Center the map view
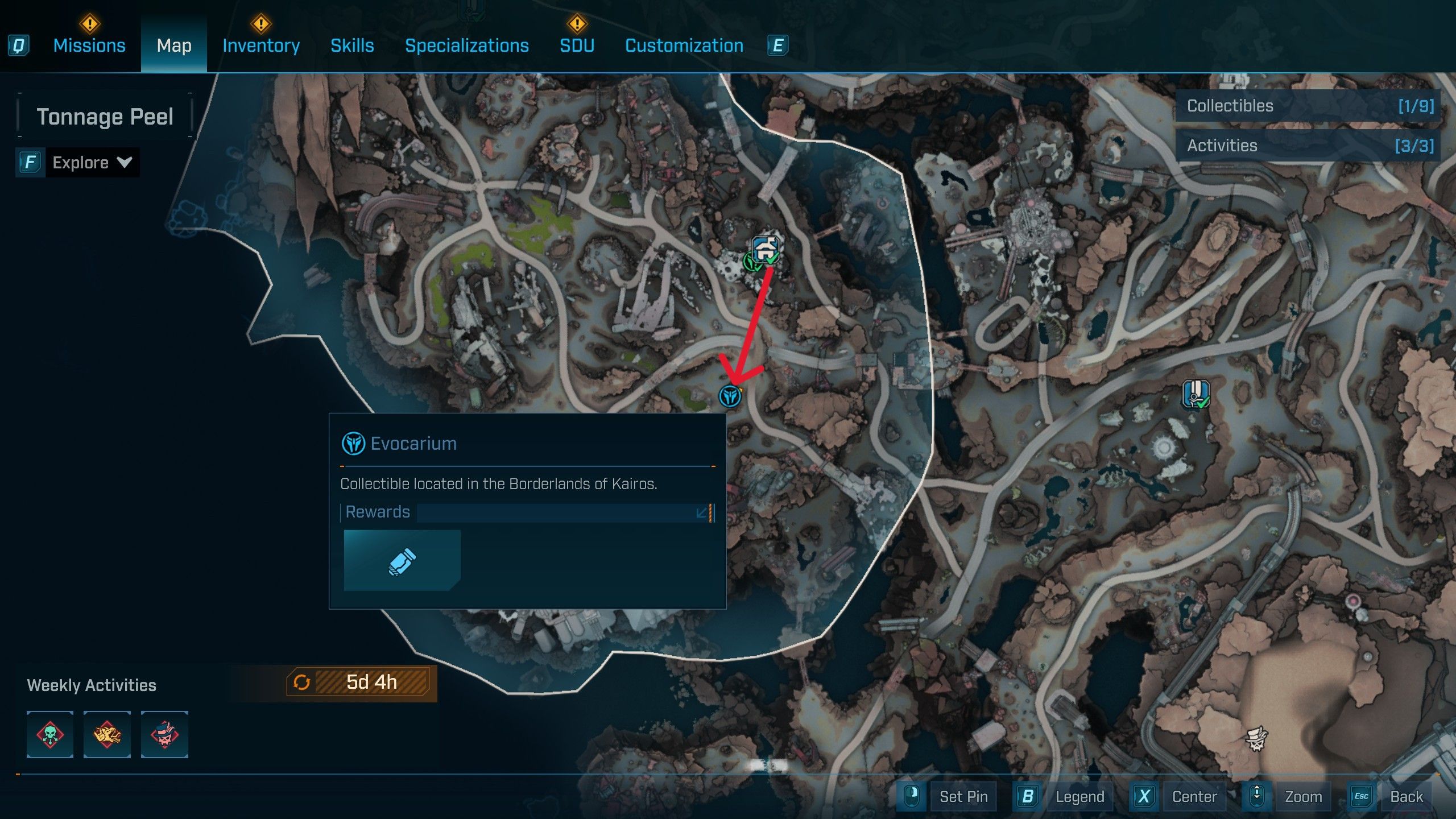 (1194, 796)
